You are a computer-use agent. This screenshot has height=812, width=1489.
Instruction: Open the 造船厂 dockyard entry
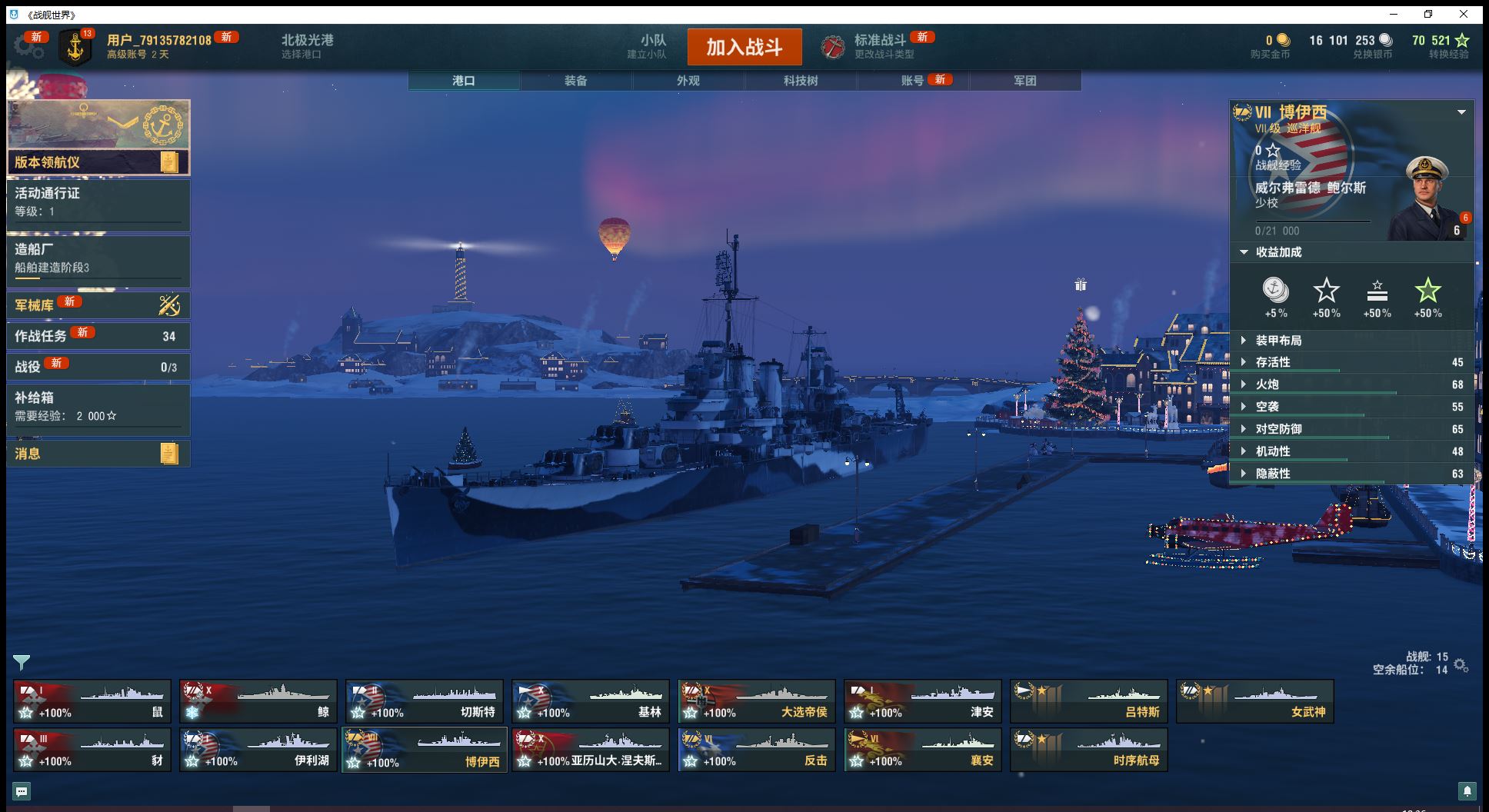[98, 258]
